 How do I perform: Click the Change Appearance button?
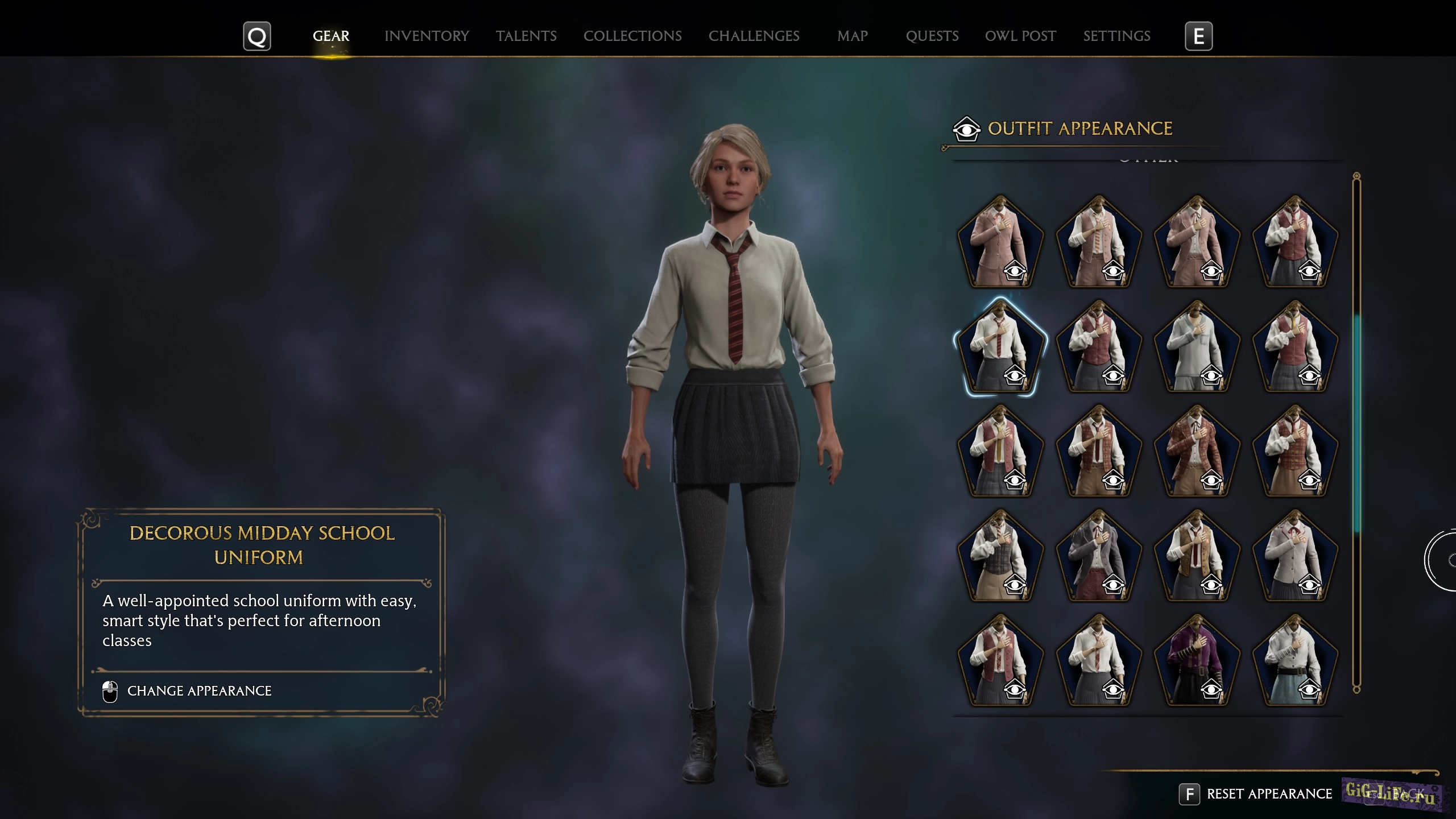coord(200,690)
